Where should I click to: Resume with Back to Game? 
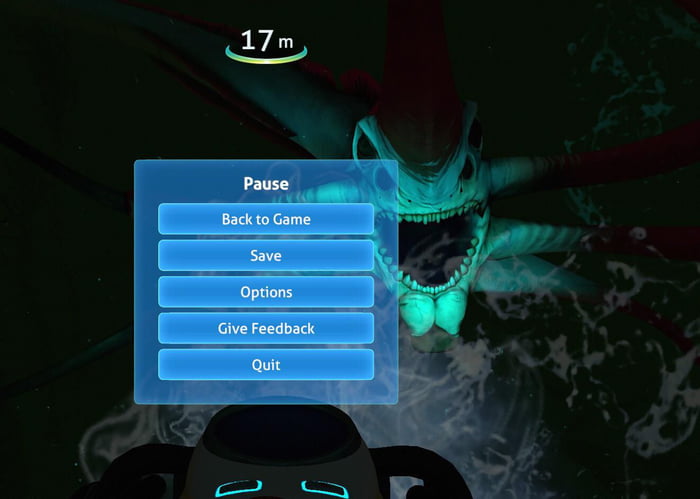pyautogui.click(x=266, y=219)
